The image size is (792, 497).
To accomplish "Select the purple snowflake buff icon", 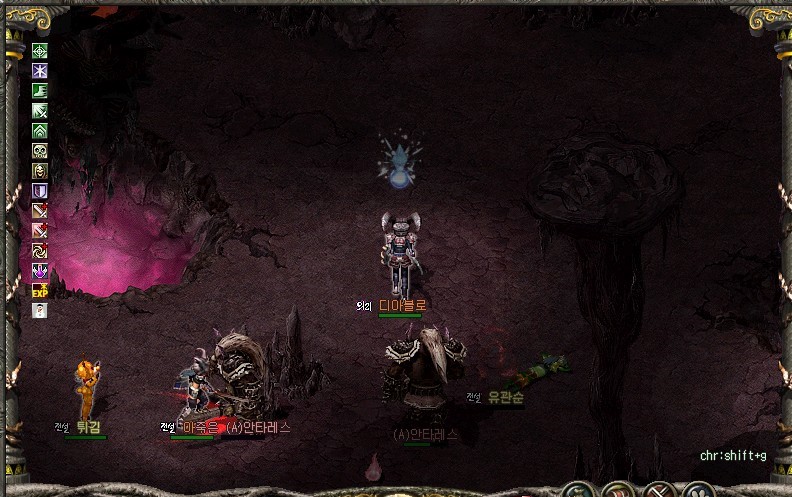I will (x=40, y=71).
